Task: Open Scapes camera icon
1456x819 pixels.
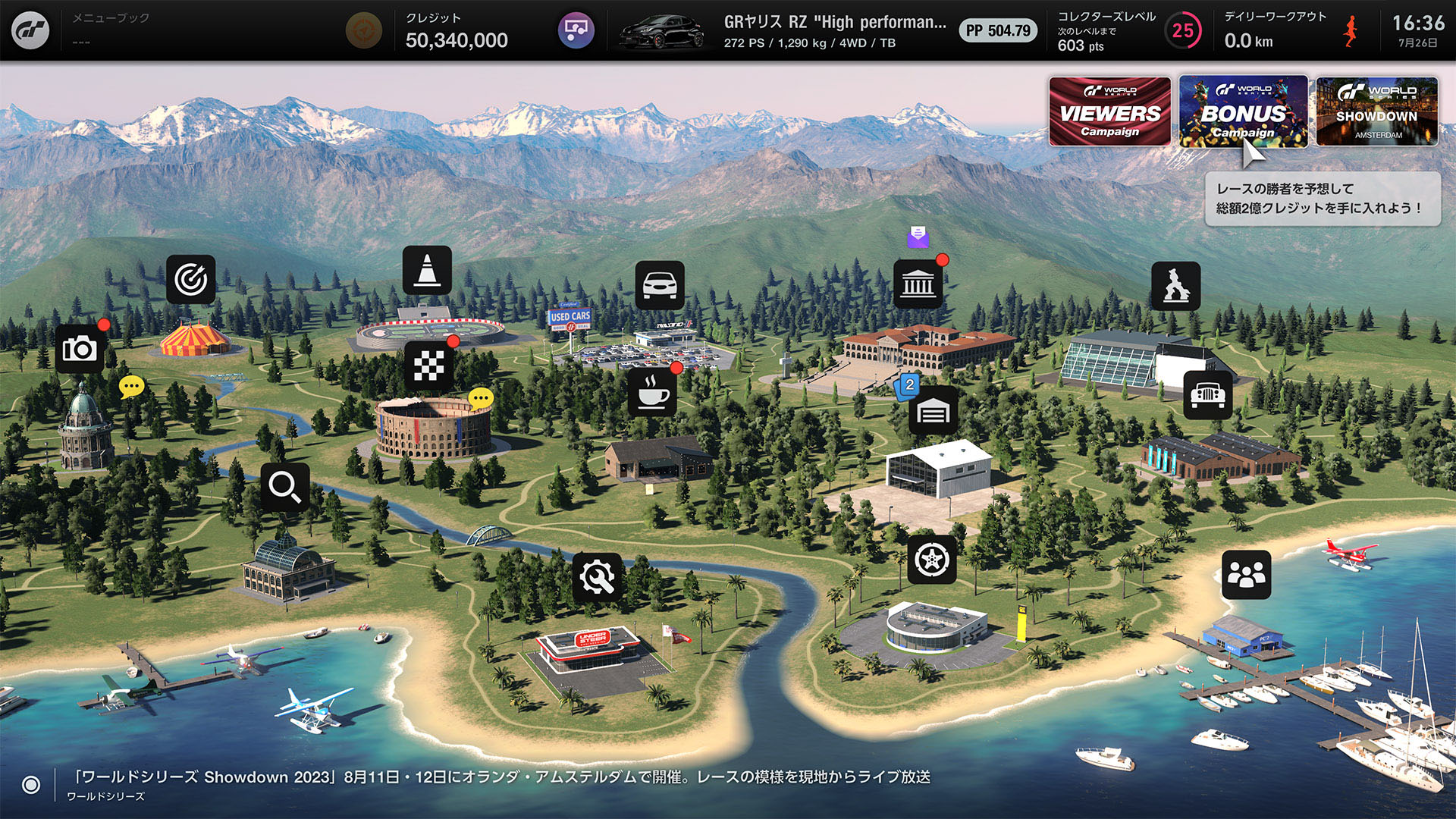Action: click(x=80, y=349)
